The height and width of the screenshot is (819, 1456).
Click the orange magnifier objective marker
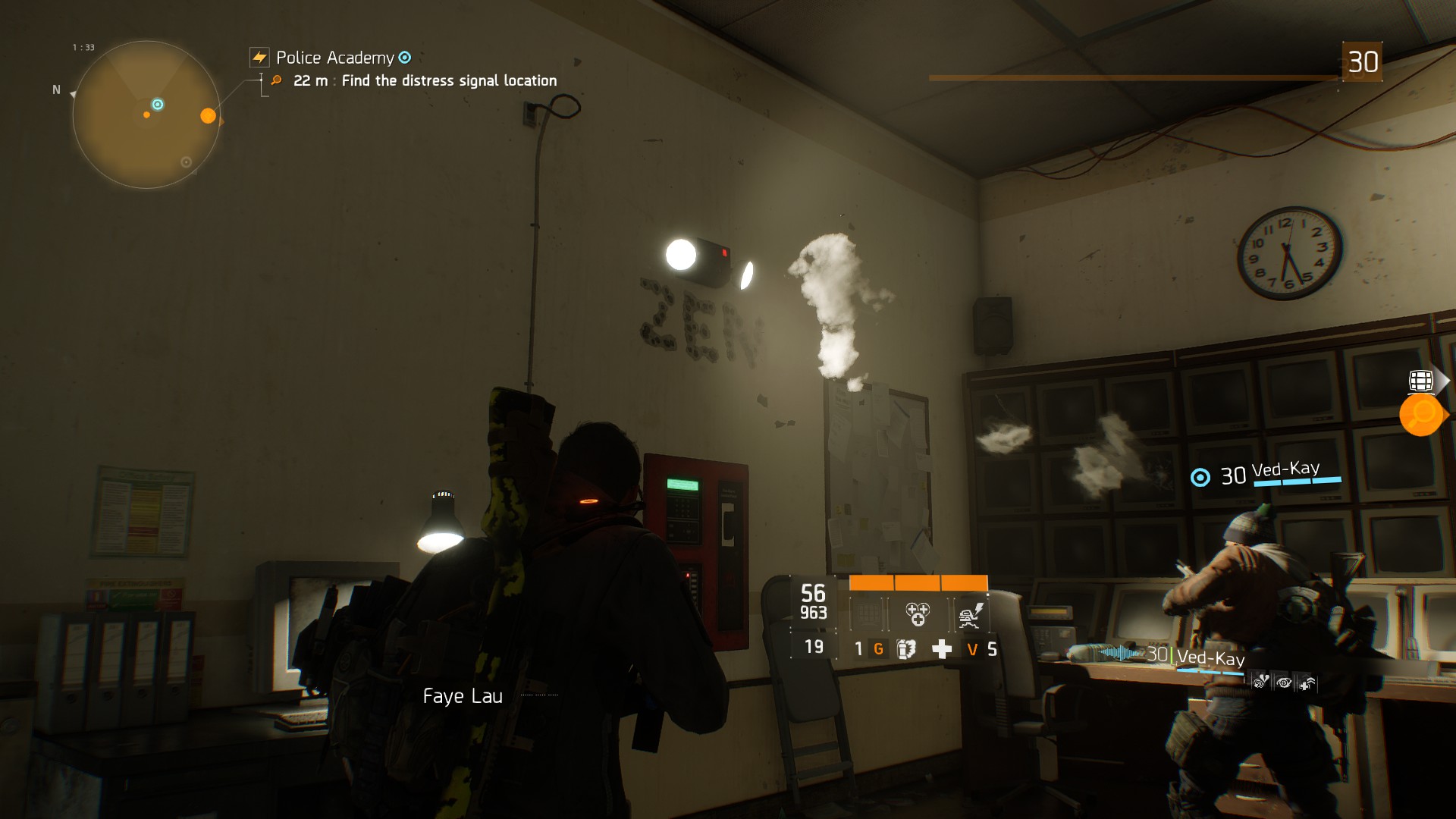(1420, 415)
